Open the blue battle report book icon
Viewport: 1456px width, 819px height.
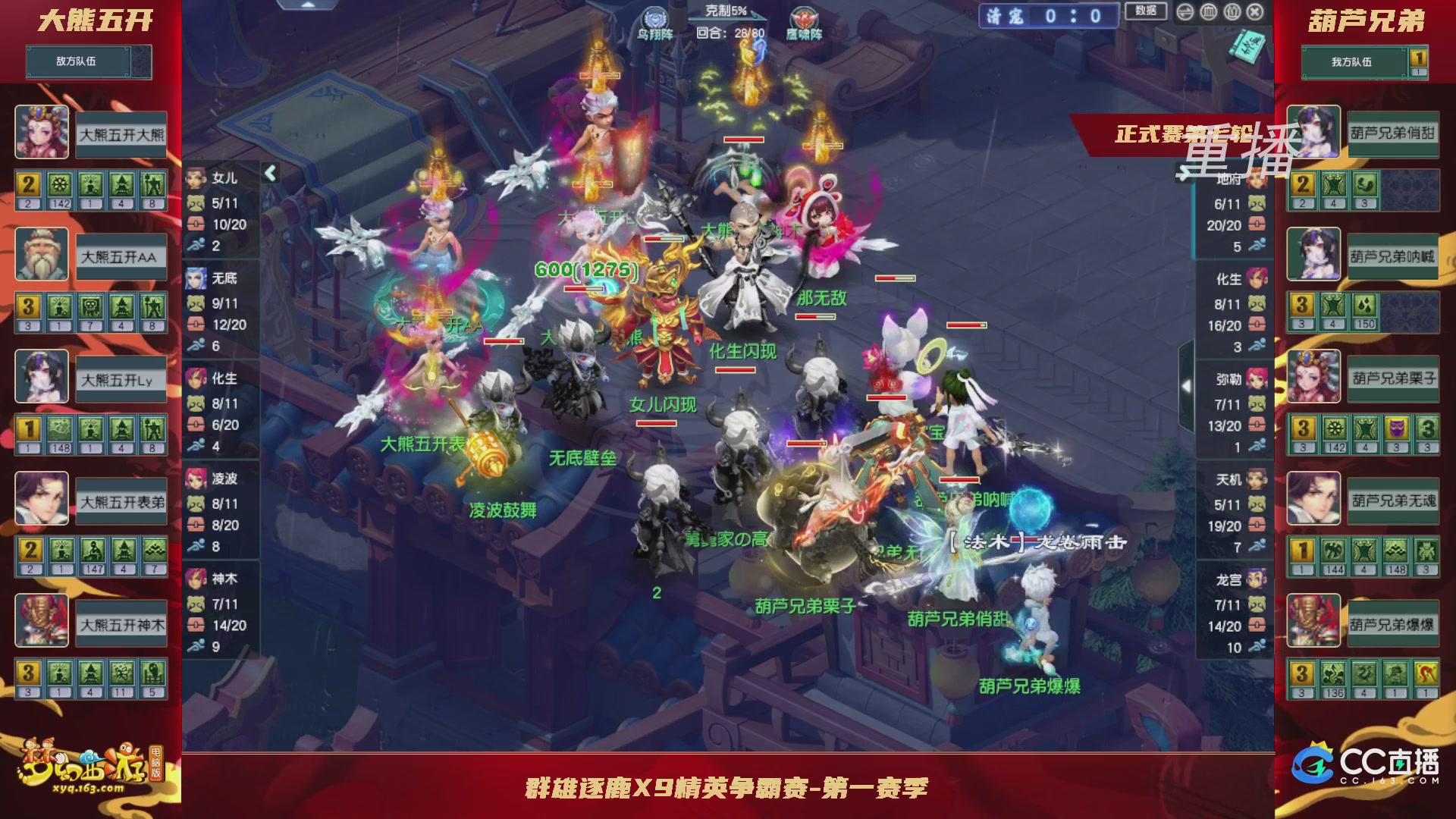[1247, 47]
